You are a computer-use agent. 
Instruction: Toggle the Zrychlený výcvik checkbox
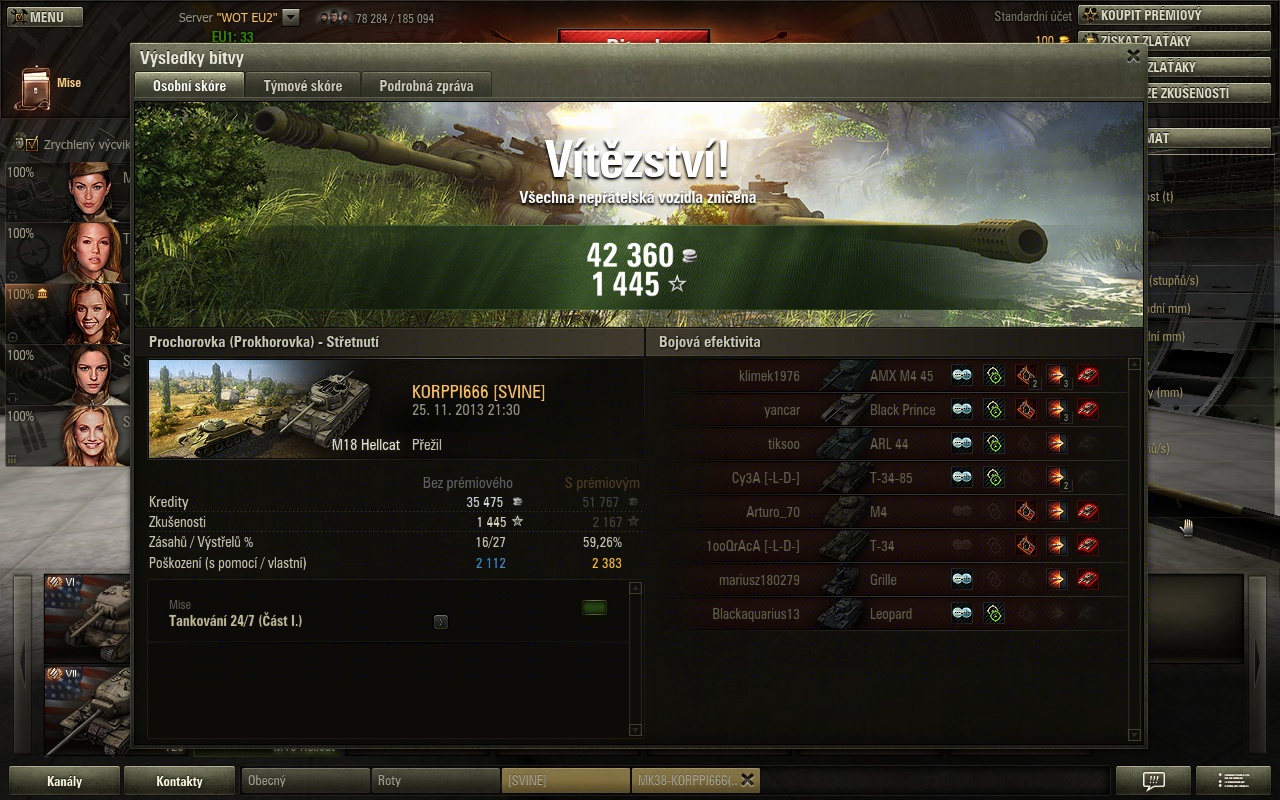tap(32, 144)
